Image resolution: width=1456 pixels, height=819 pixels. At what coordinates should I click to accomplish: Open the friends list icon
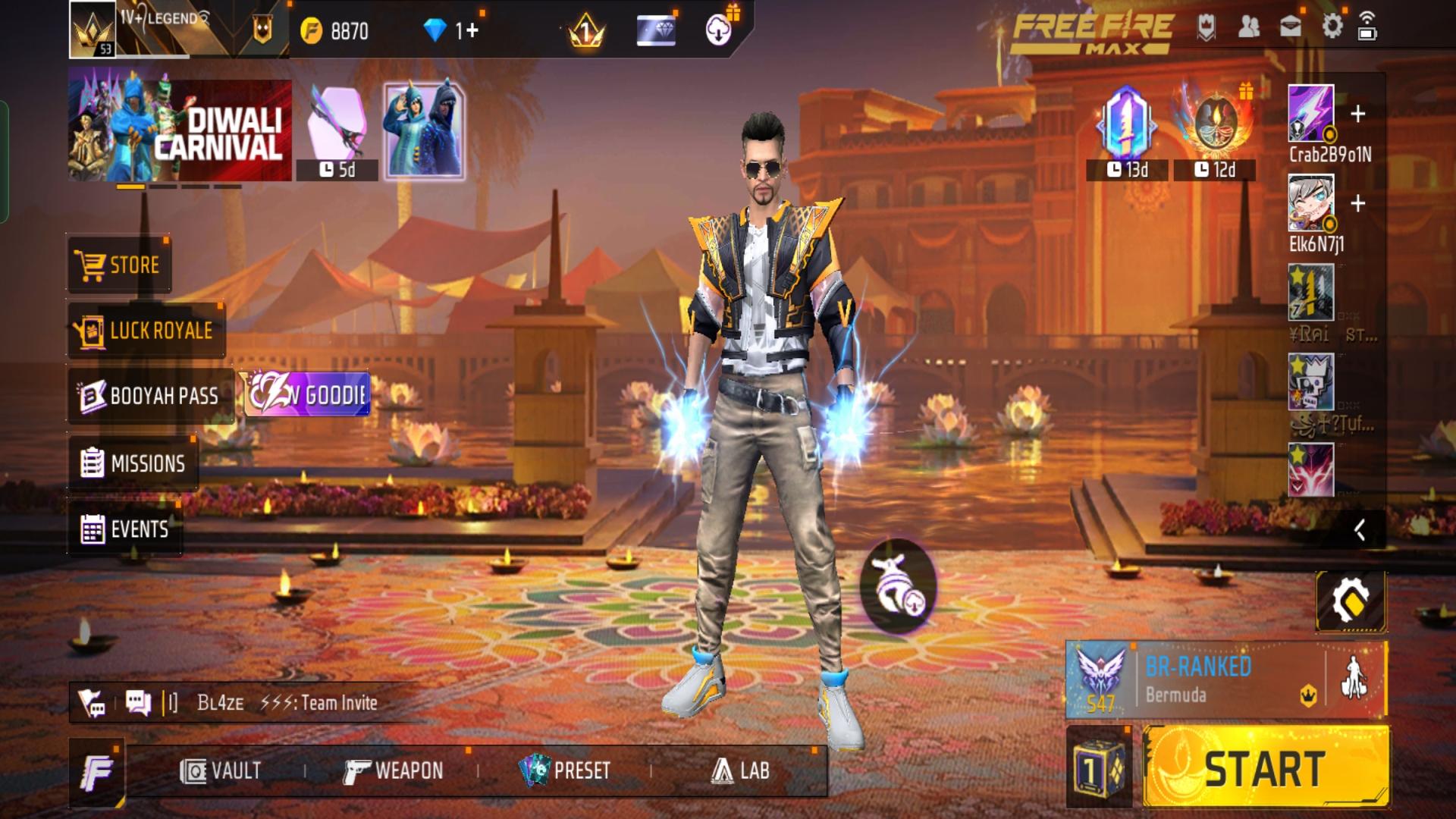(1248, 27)
